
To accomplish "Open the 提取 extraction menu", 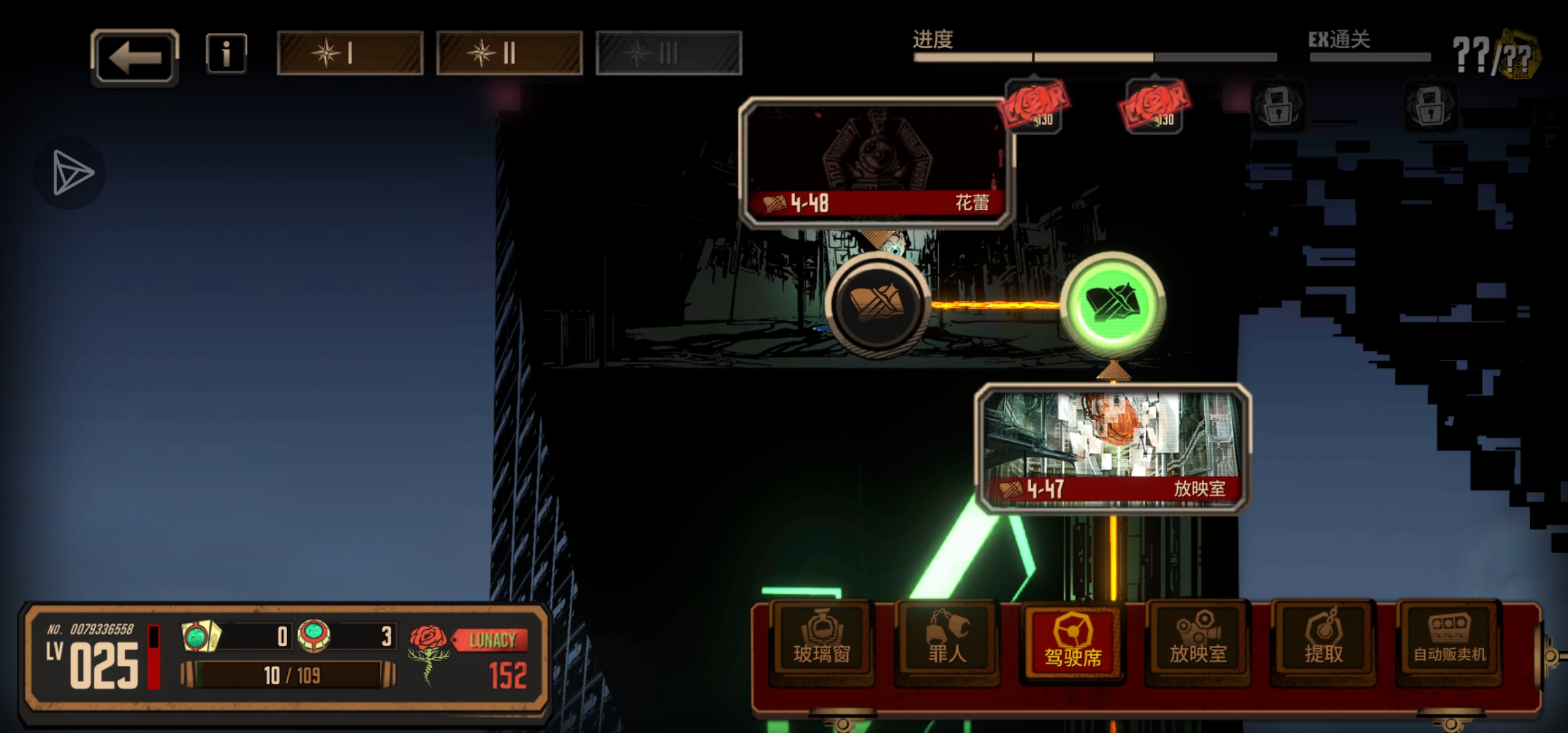I will pos(1324,641).
